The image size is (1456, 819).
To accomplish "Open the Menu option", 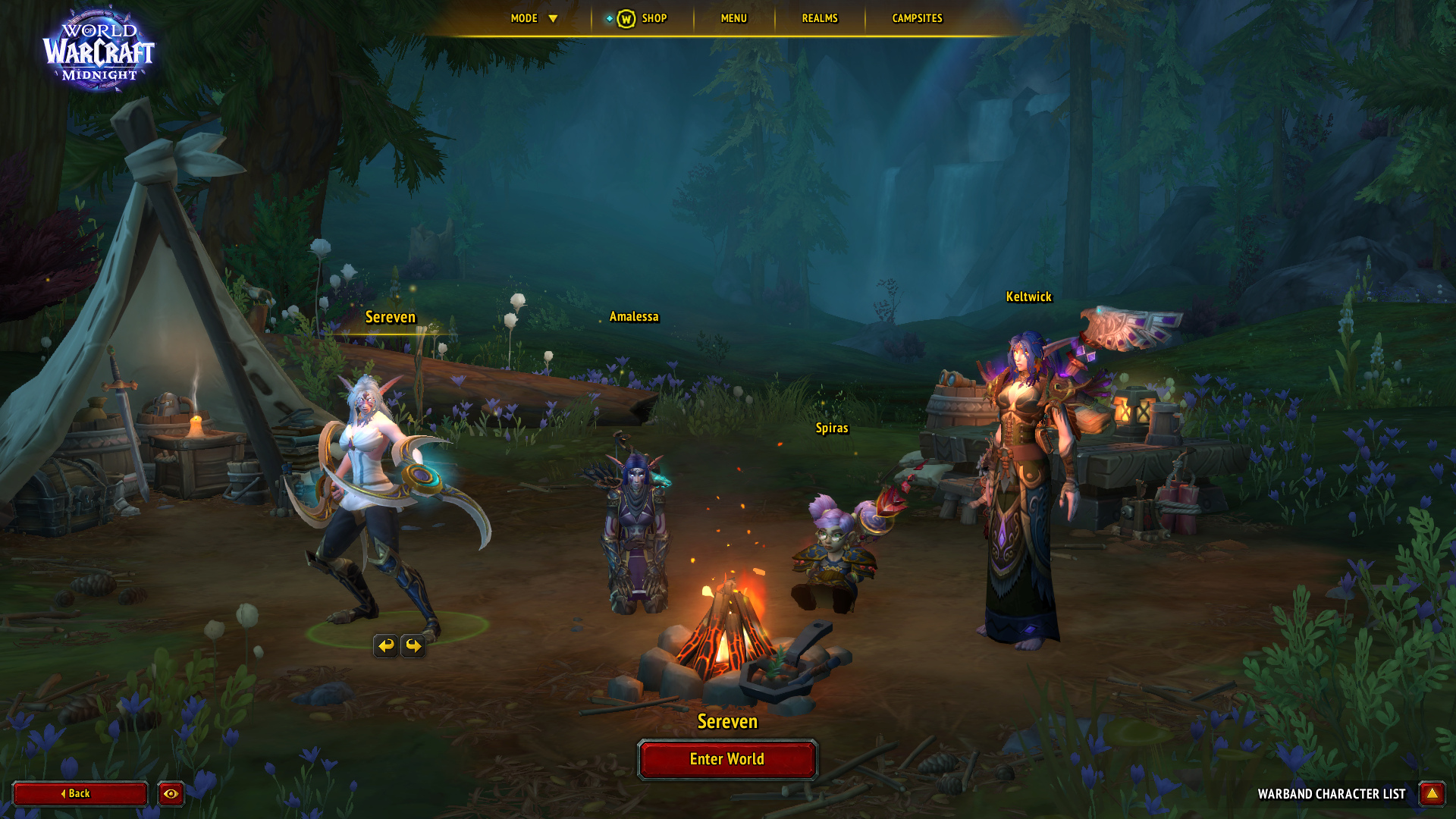I will click(x=733, y=18).
